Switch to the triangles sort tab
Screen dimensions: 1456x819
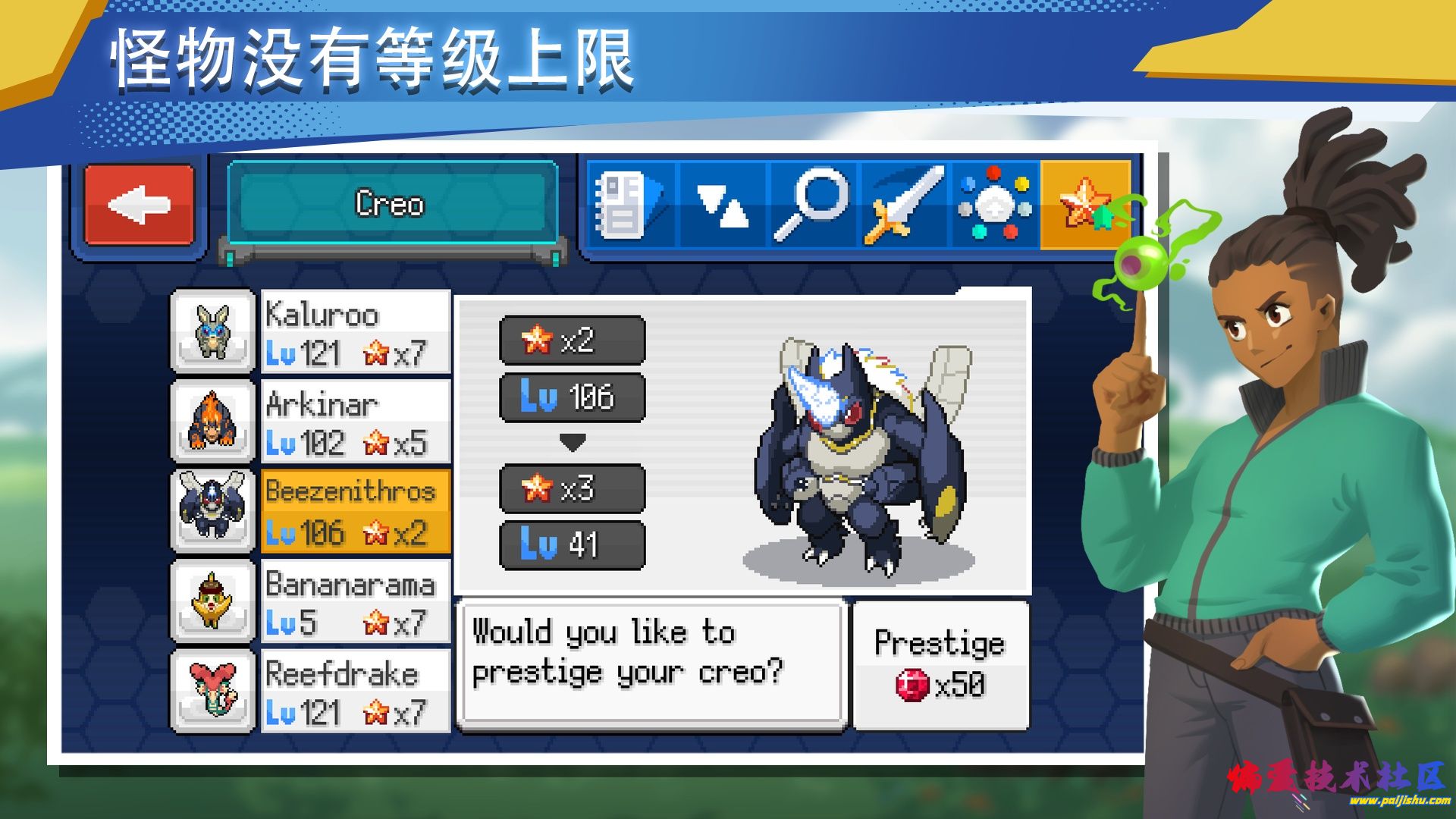point(722,205)
